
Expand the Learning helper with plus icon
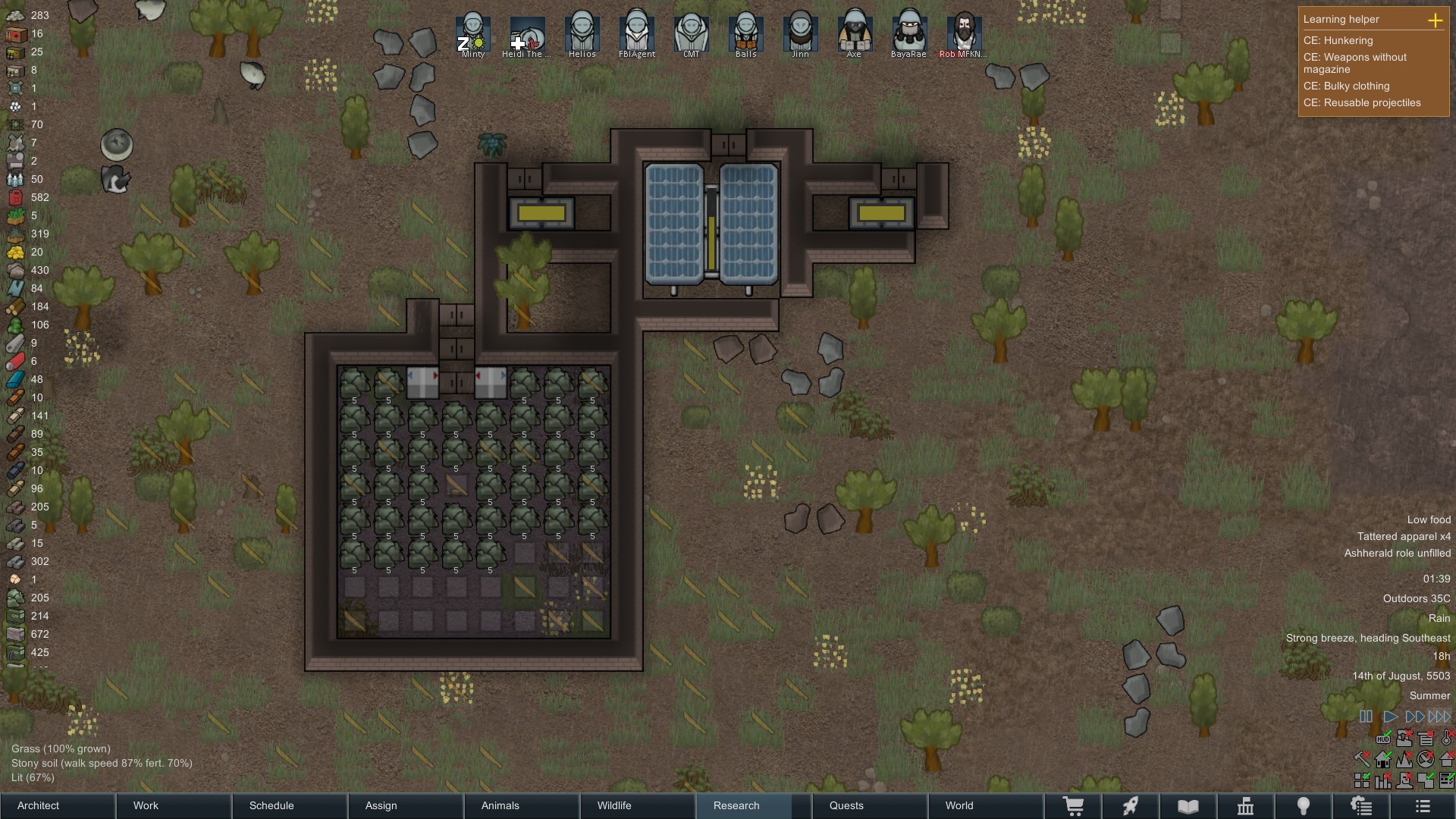point(1435,20)
